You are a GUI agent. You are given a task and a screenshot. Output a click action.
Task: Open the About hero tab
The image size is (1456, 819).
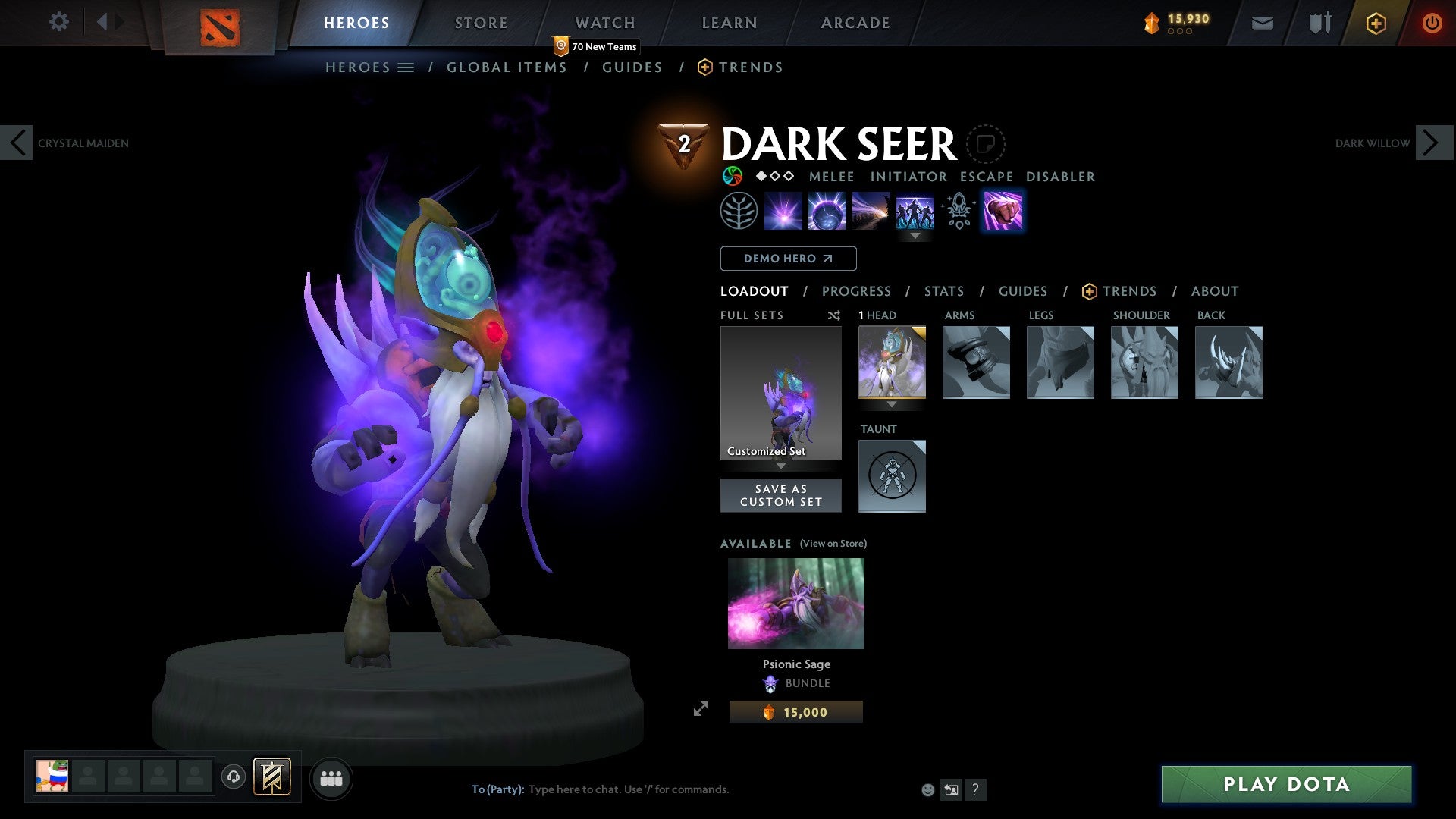point(1214,291)
